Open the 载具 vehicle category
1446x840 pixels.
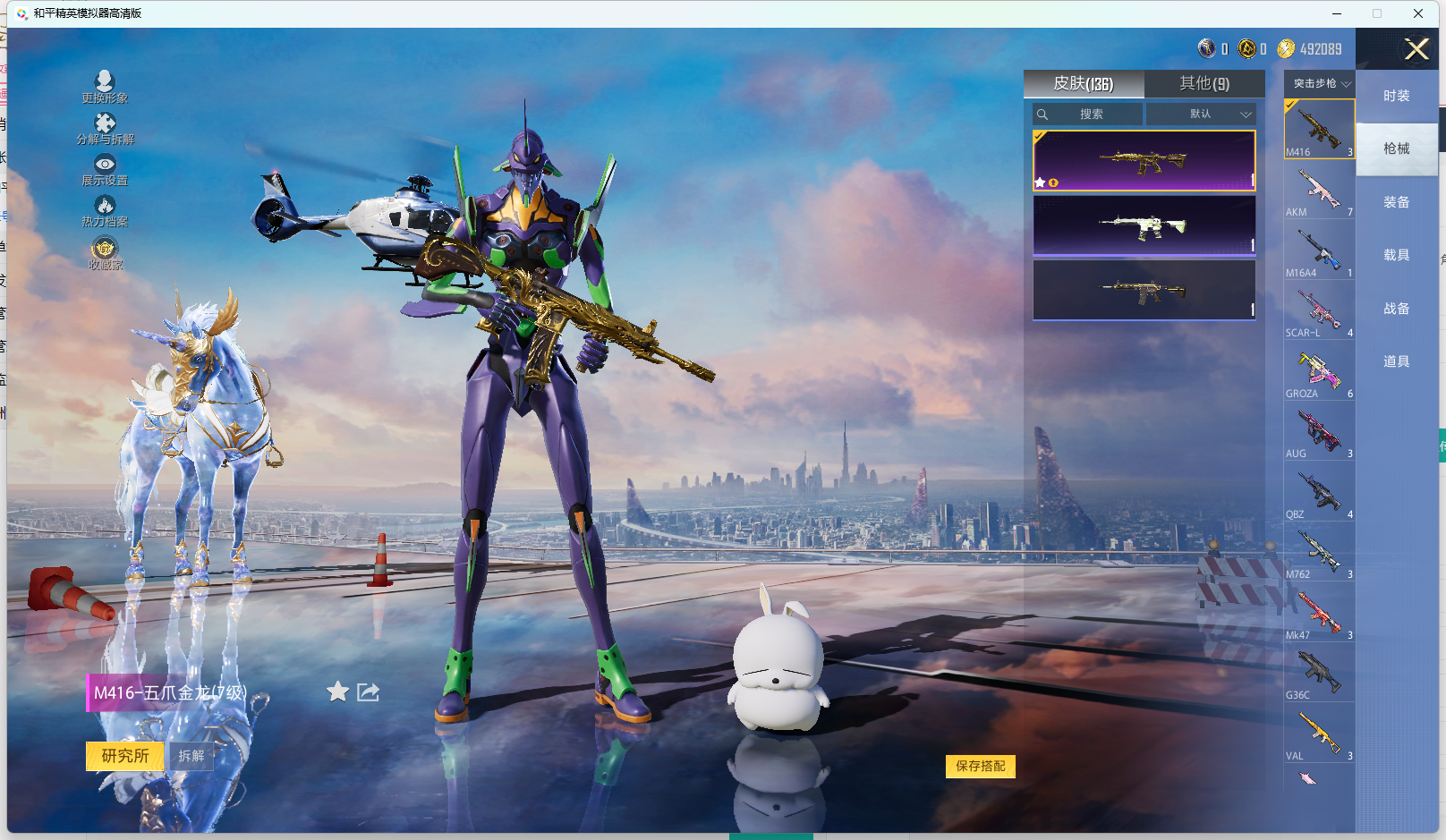pos(1396,255)
